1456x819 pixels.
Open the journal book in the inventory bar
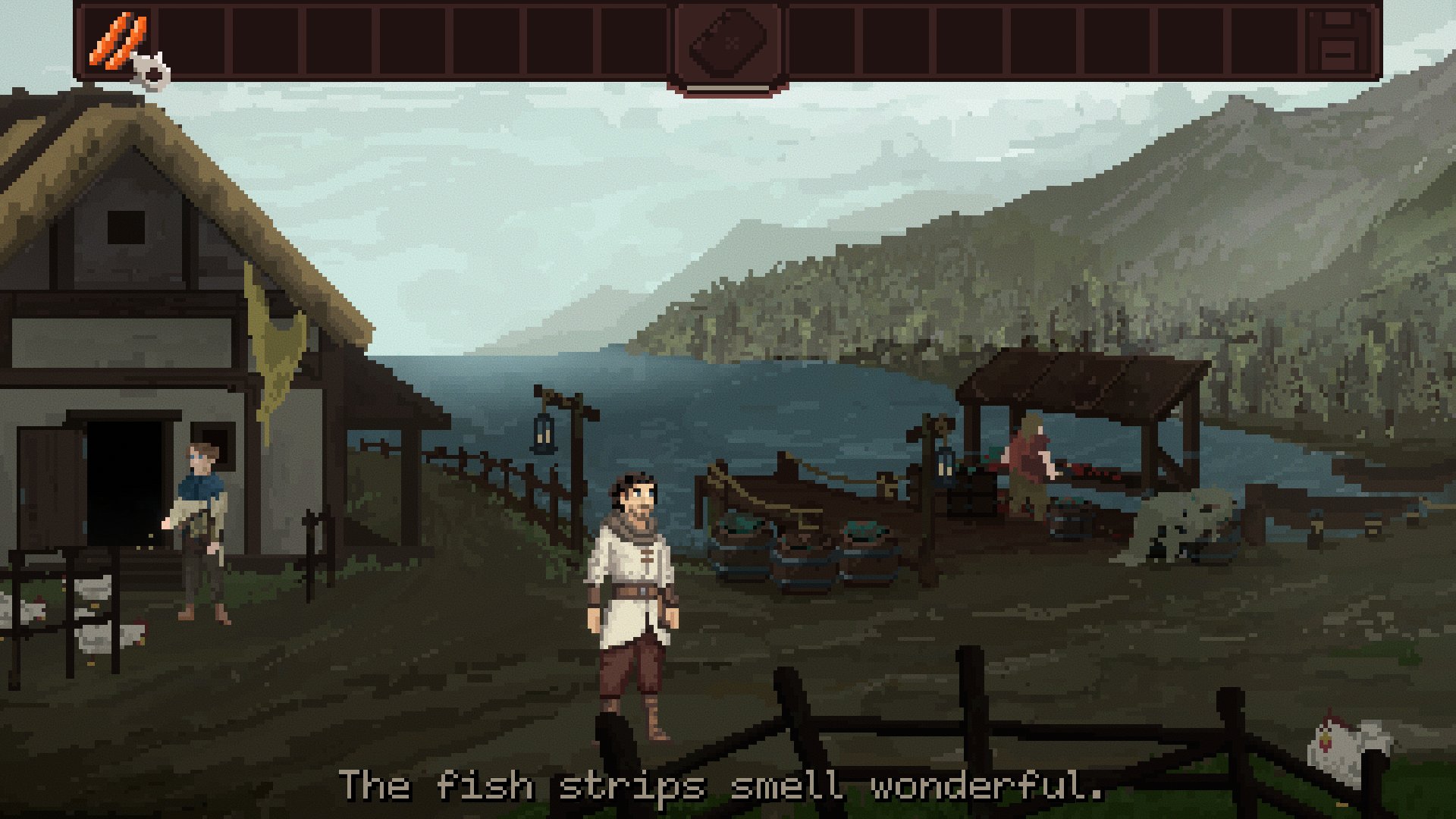click(727, 42)
